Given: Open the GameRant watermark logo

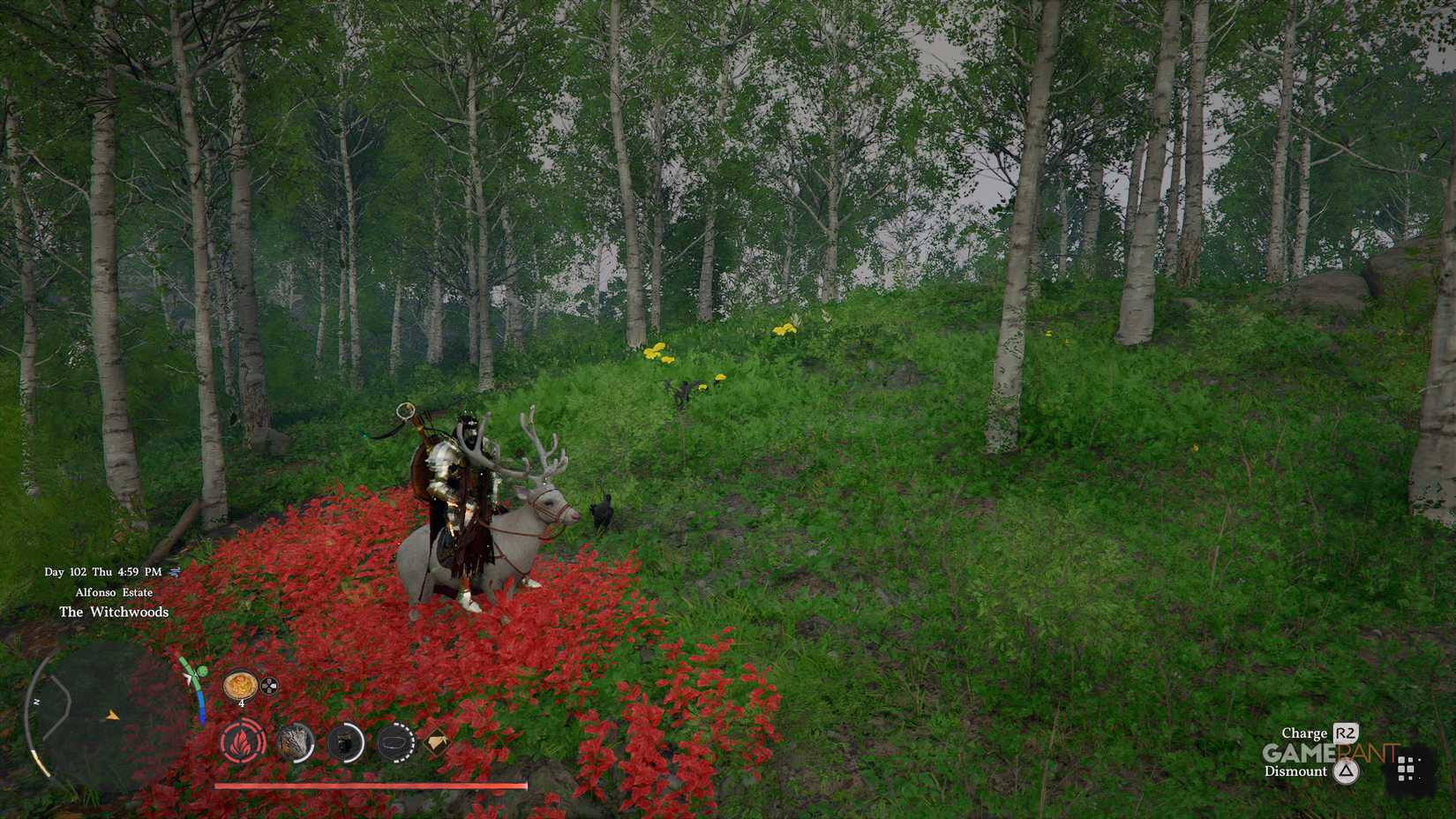Looking at the screenshot, I should [1329, 753].
